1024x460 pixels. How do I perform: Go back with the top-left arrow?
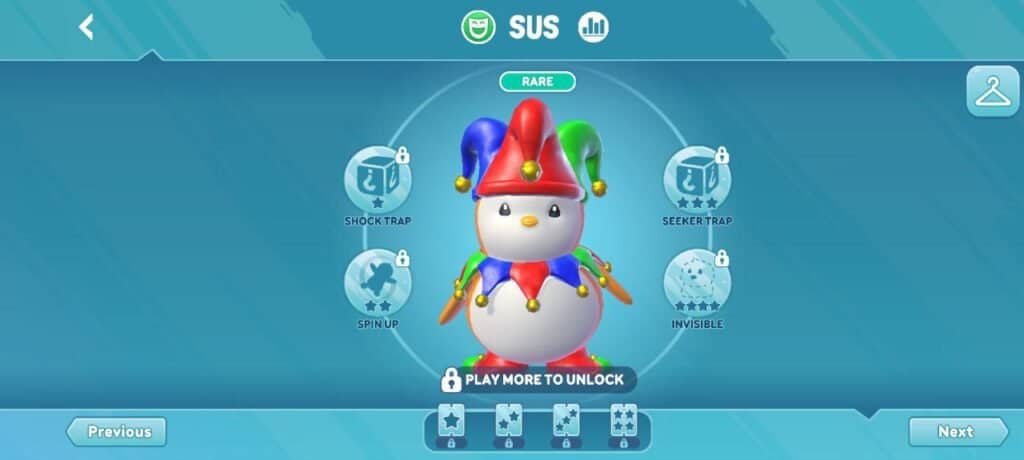pos(86,27)
